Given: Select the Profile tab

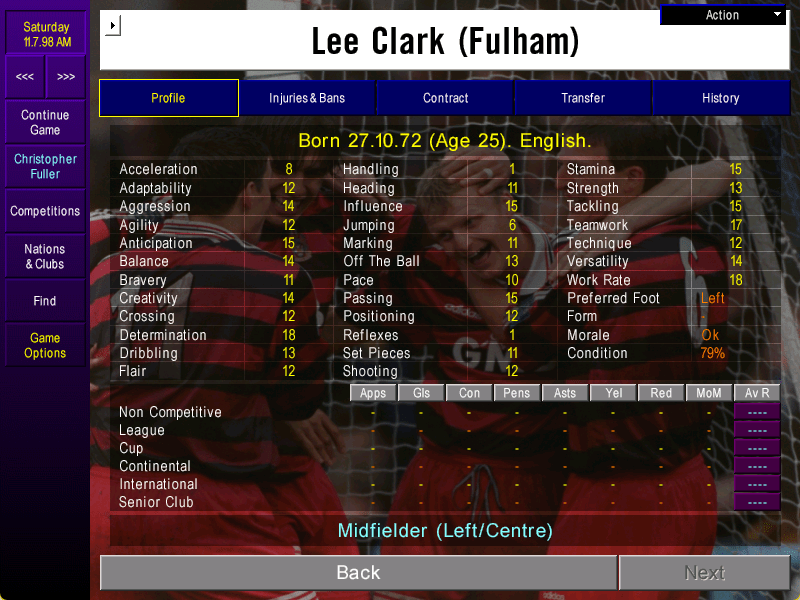Looking at the screenshot, I should coord(168,98).
